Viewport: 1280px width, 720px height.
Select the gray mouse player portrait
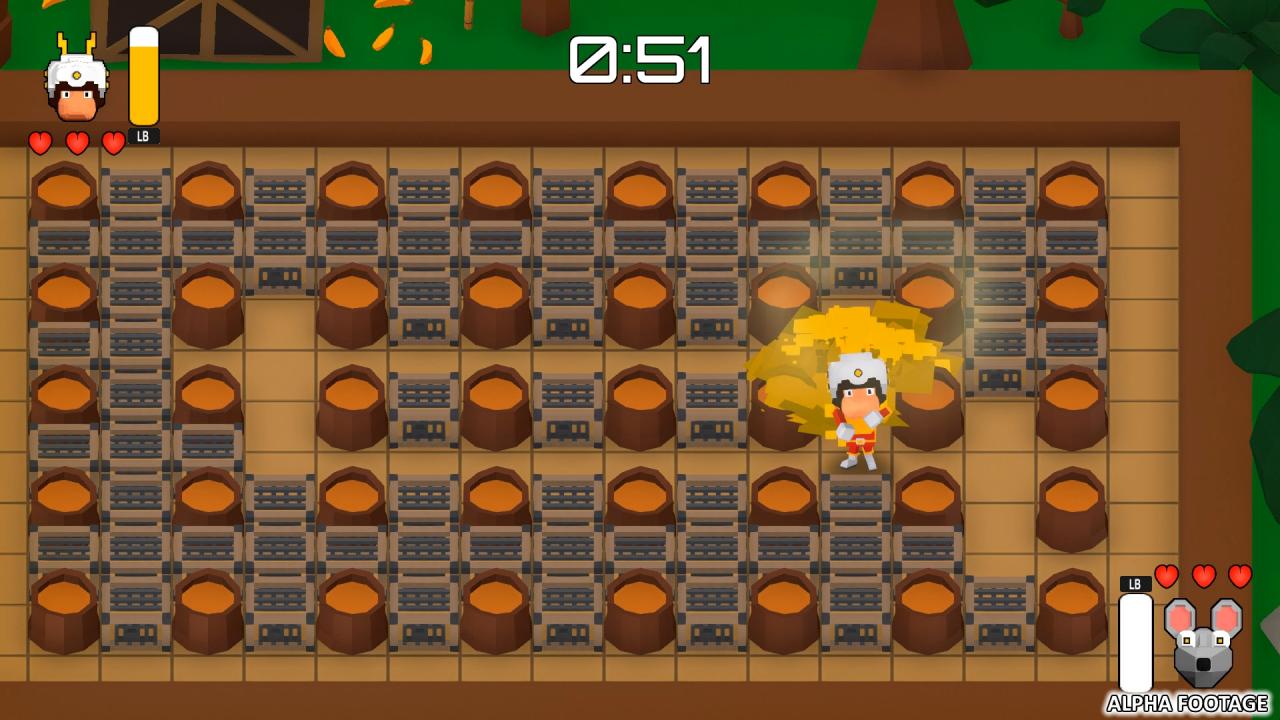tap(1203, 641)
